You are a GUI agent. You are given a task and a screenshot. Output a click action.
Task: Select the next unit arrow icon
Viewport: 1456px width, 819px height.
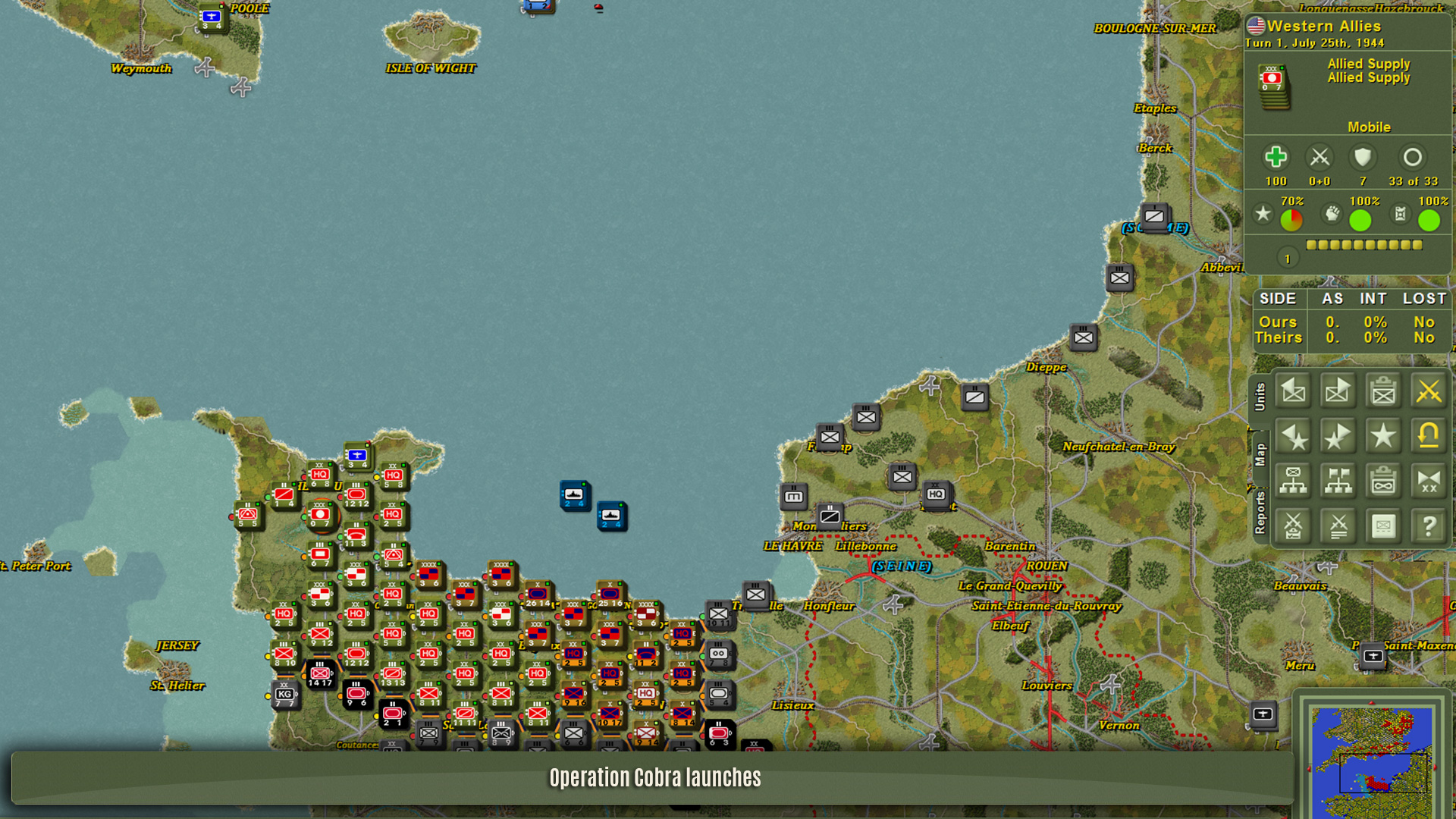tap(1338, 391)
